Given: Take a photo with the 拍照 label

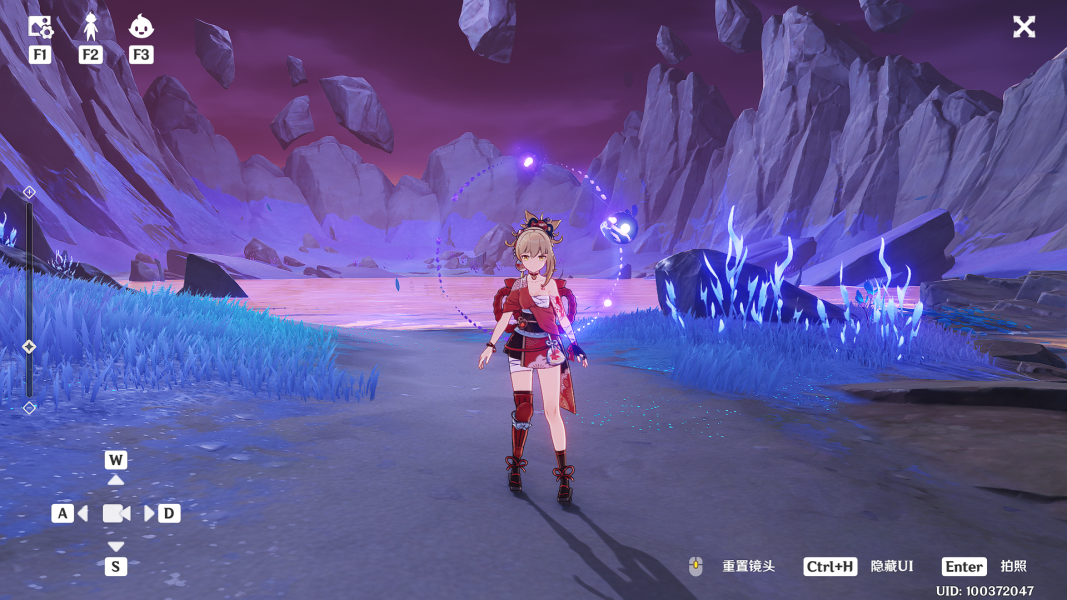Looking at the screenshot, I should pos(1013,567).
